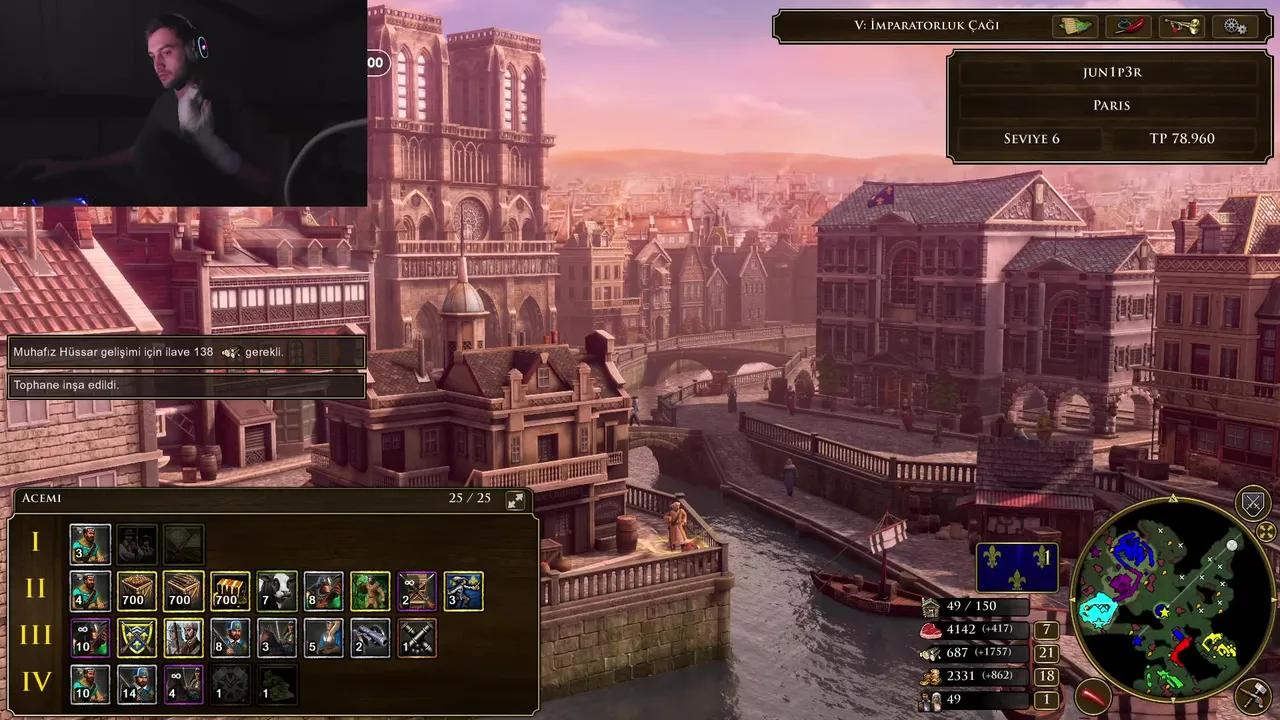The width and height of the screenshot is (1280, 720).
Task: Select the 7 cows shipment card
Action: coord(276,591)
